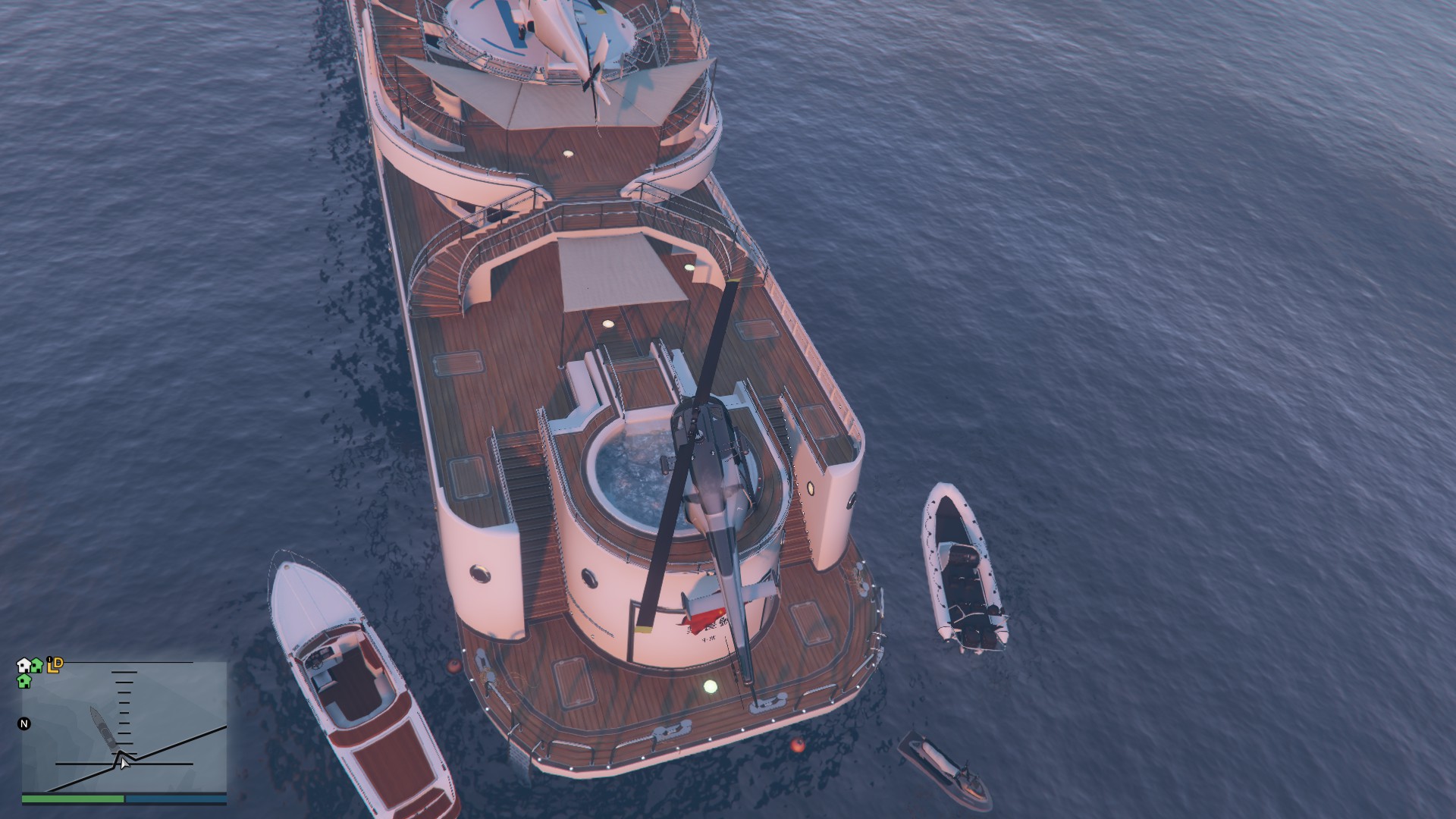Image resolution: width=1456 pixels, height=819 pixels.
Task: Select the player arrow on the minimap
Action: coord(124,762)
